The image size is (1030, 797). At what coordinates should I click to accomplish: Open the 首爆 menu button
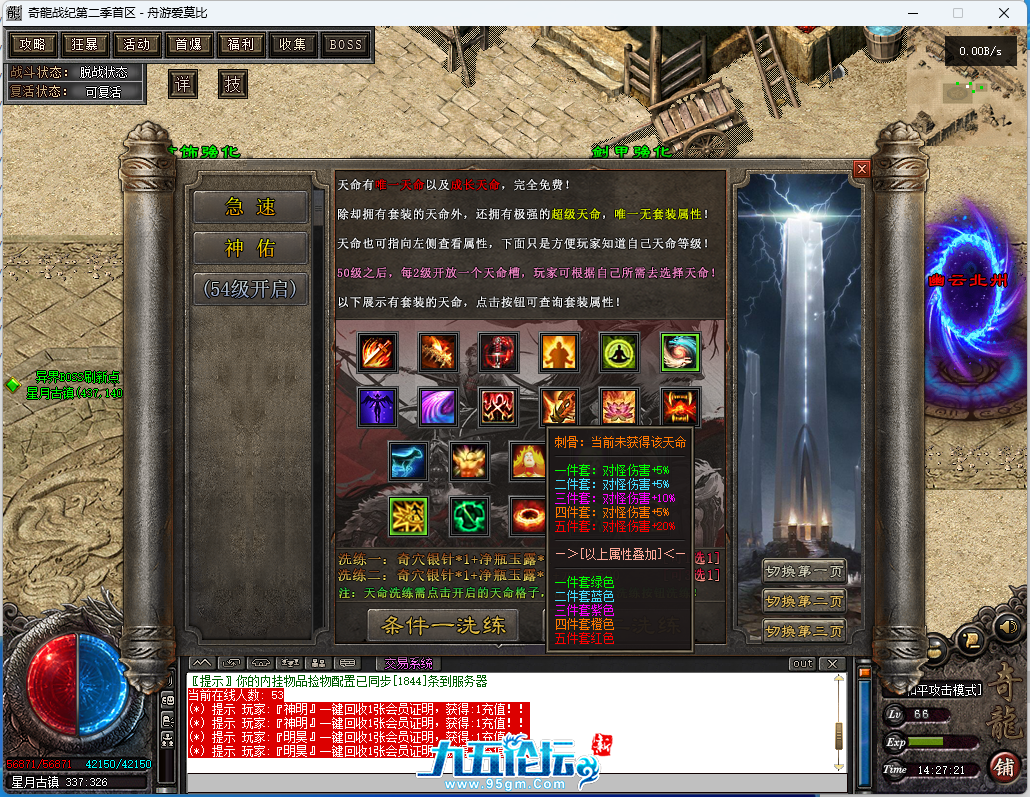[x=189, y=44]
